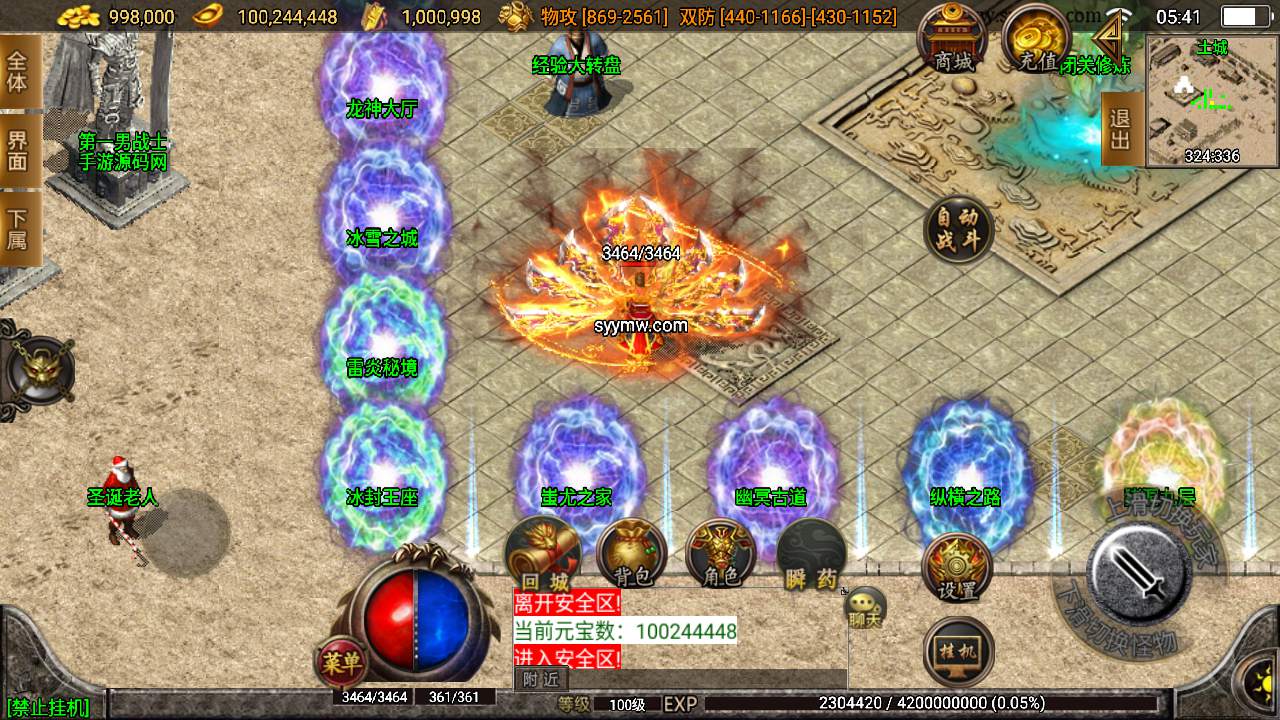The width and height of the screenshot is (1280, 720).
Task: Use the 回城 return-to-town scroll
Action: pyautogui.click(x=542, y=553)
